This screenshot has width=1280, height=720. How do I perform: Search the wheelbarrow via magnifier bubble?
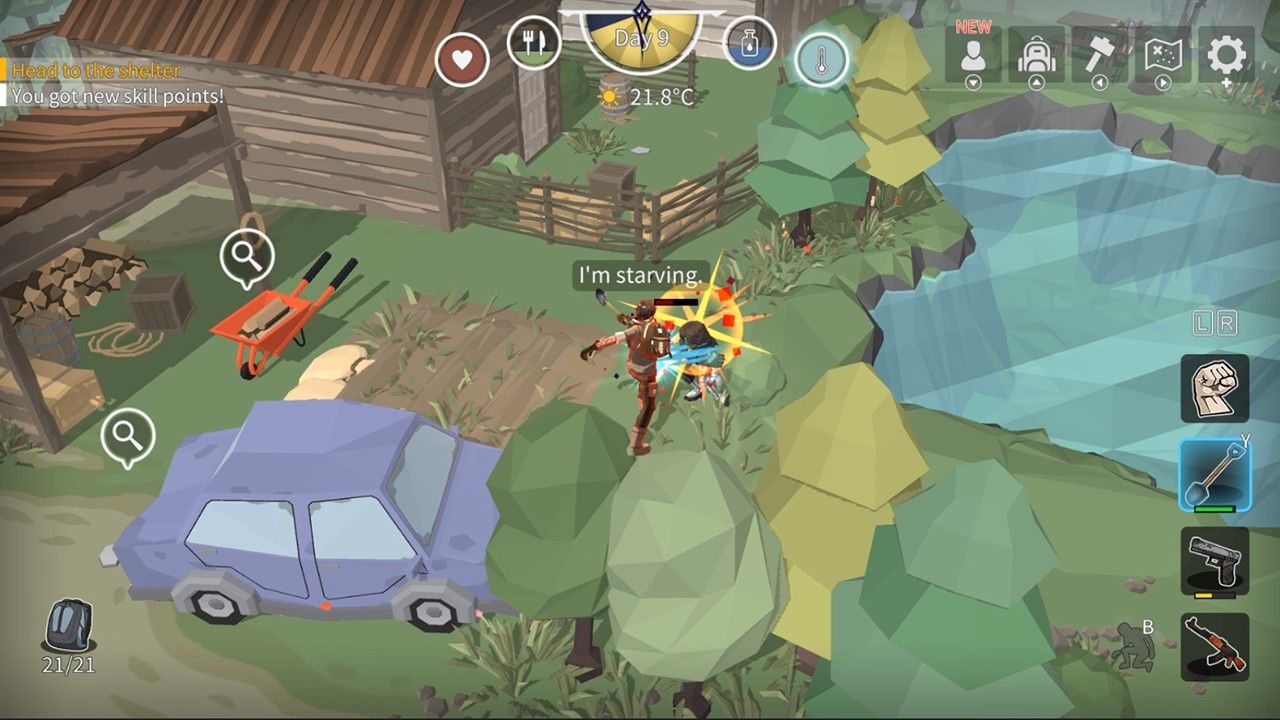pyautogui.click(x=246, y=259)
